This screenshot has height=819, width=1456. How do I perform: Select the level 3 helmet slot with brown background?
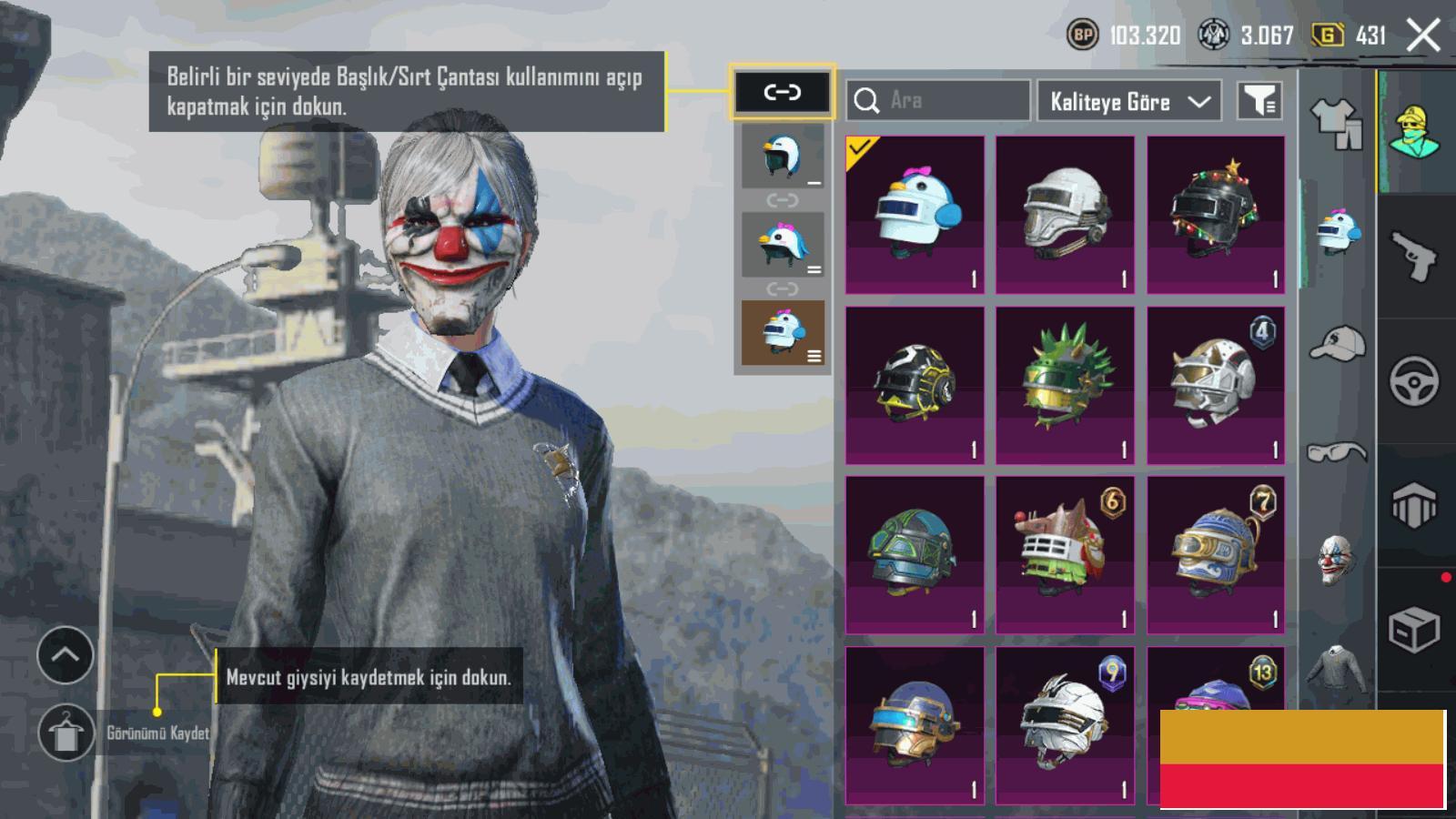[x=782, y=333]
